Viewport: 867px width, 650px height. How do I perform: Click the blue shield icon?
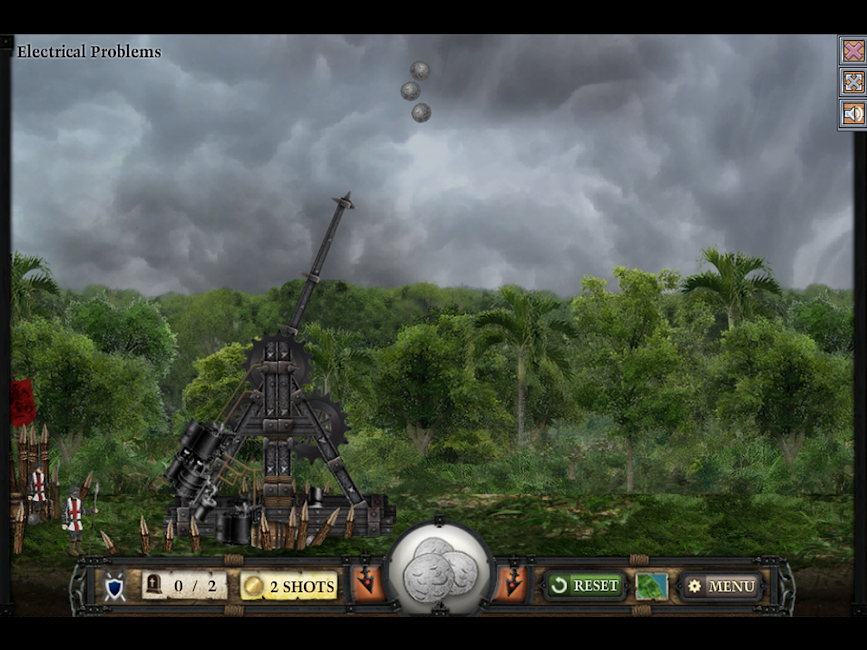coord(115,587)
